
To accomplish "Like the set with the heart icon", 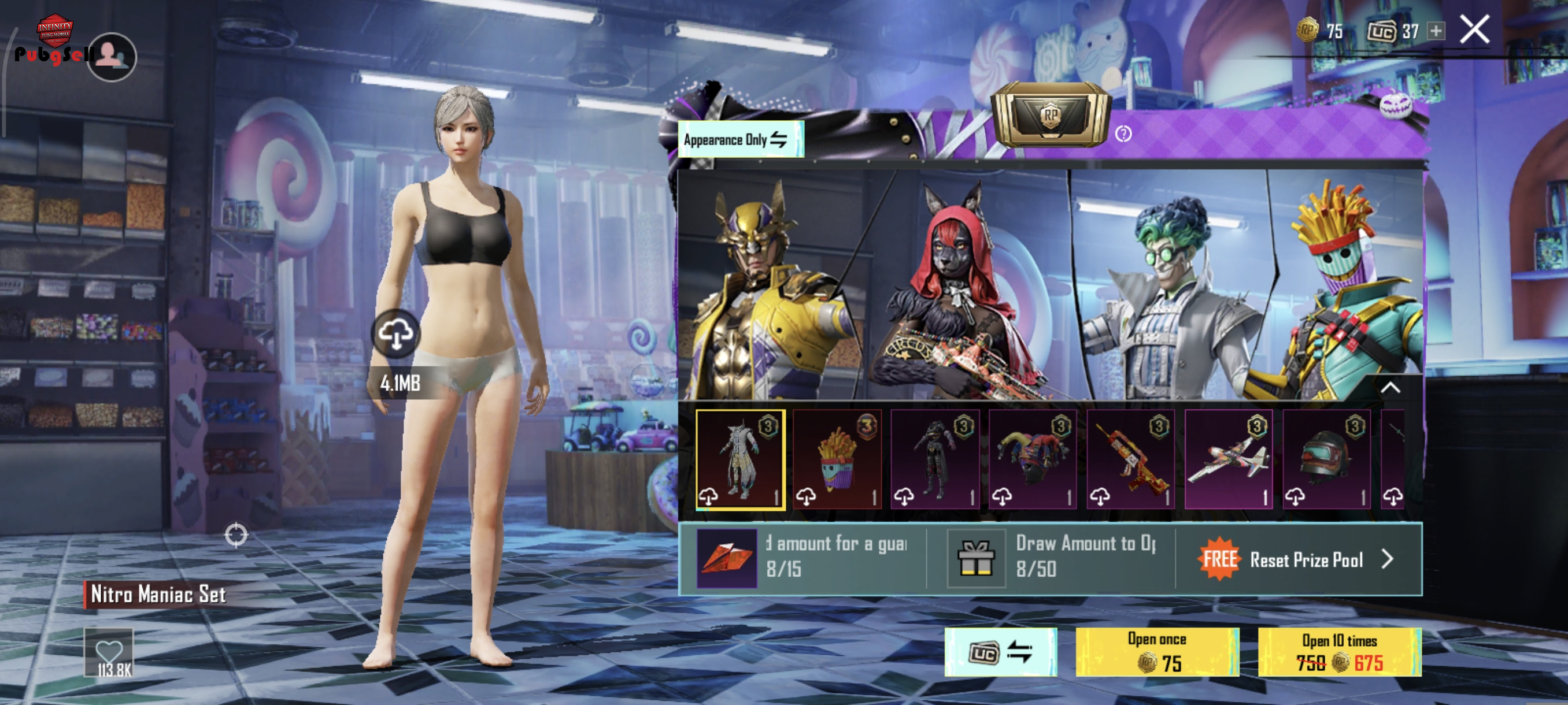I will 109,651.
